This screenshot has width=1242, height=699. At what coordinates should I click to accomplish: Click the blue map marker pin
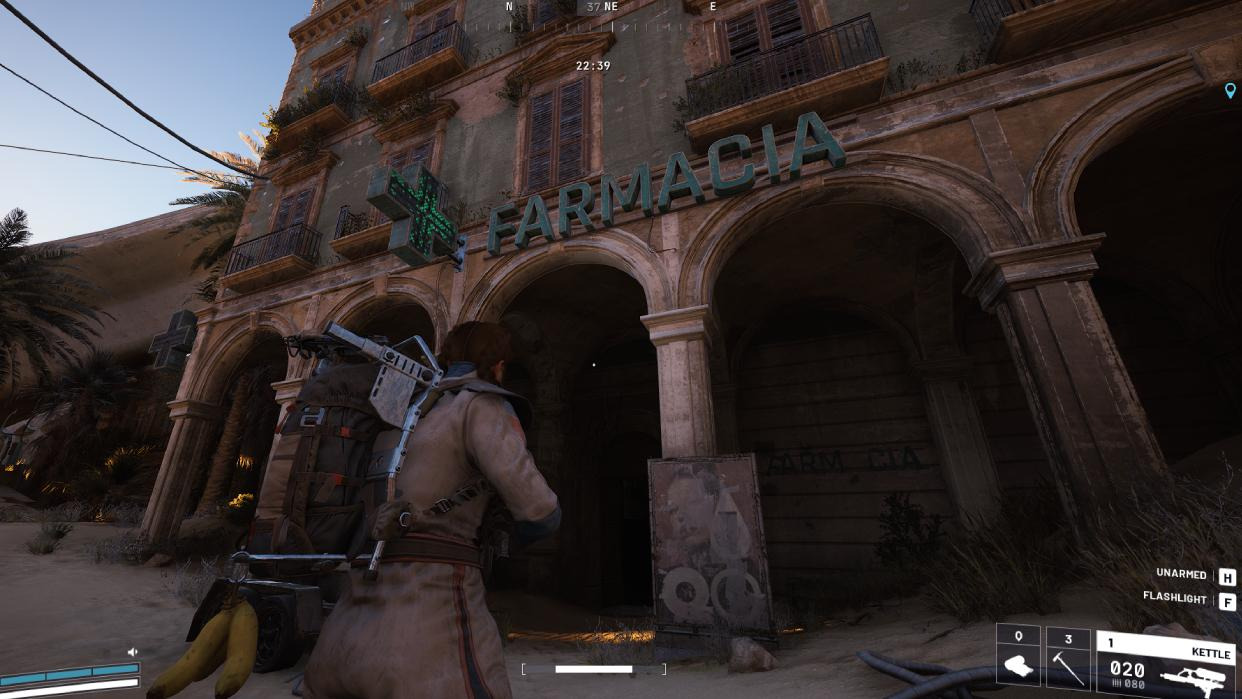tap(1230, 91)
